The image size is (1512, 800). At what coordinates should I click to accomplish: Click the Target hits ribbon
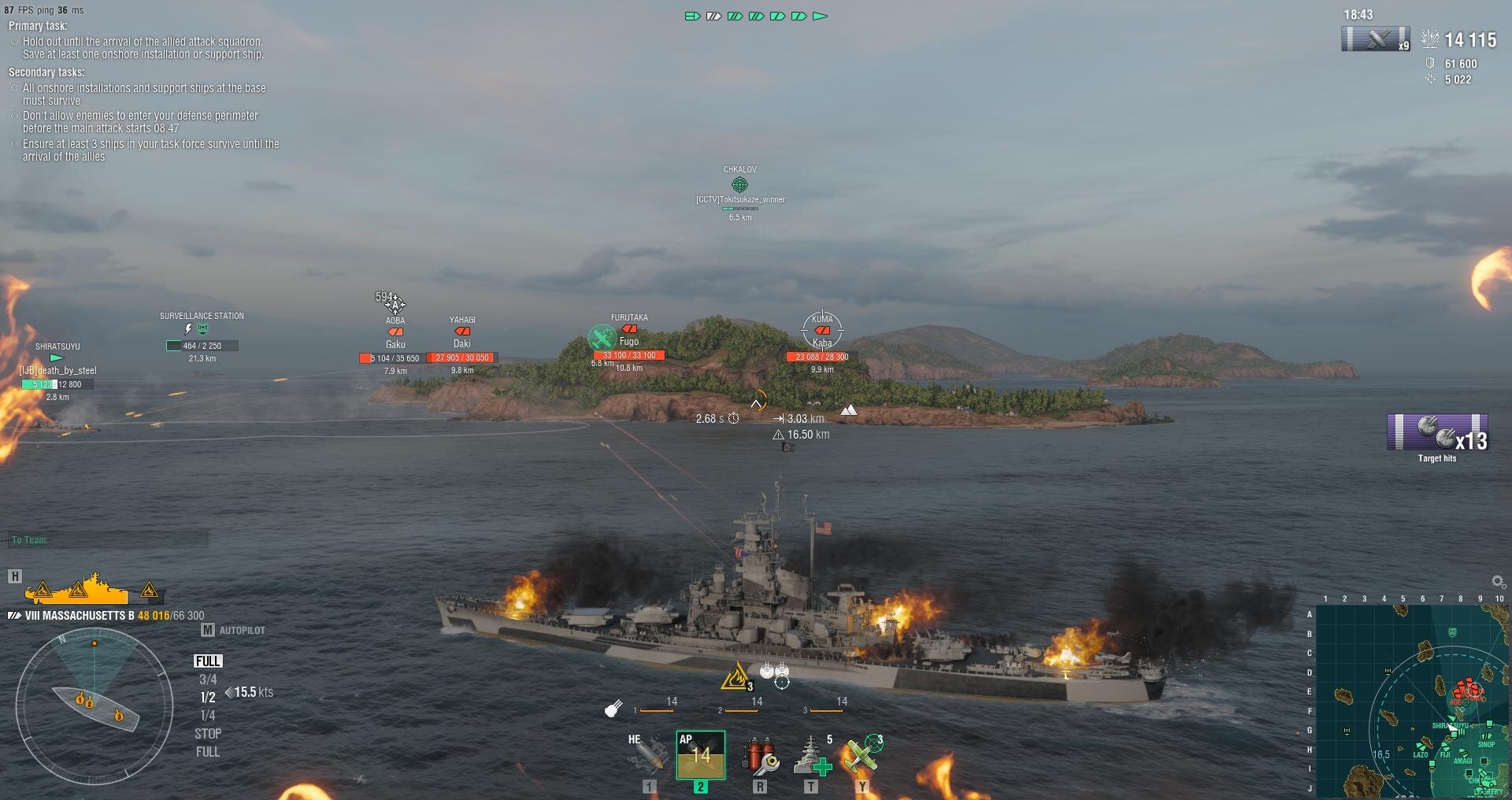(1437, 432)
